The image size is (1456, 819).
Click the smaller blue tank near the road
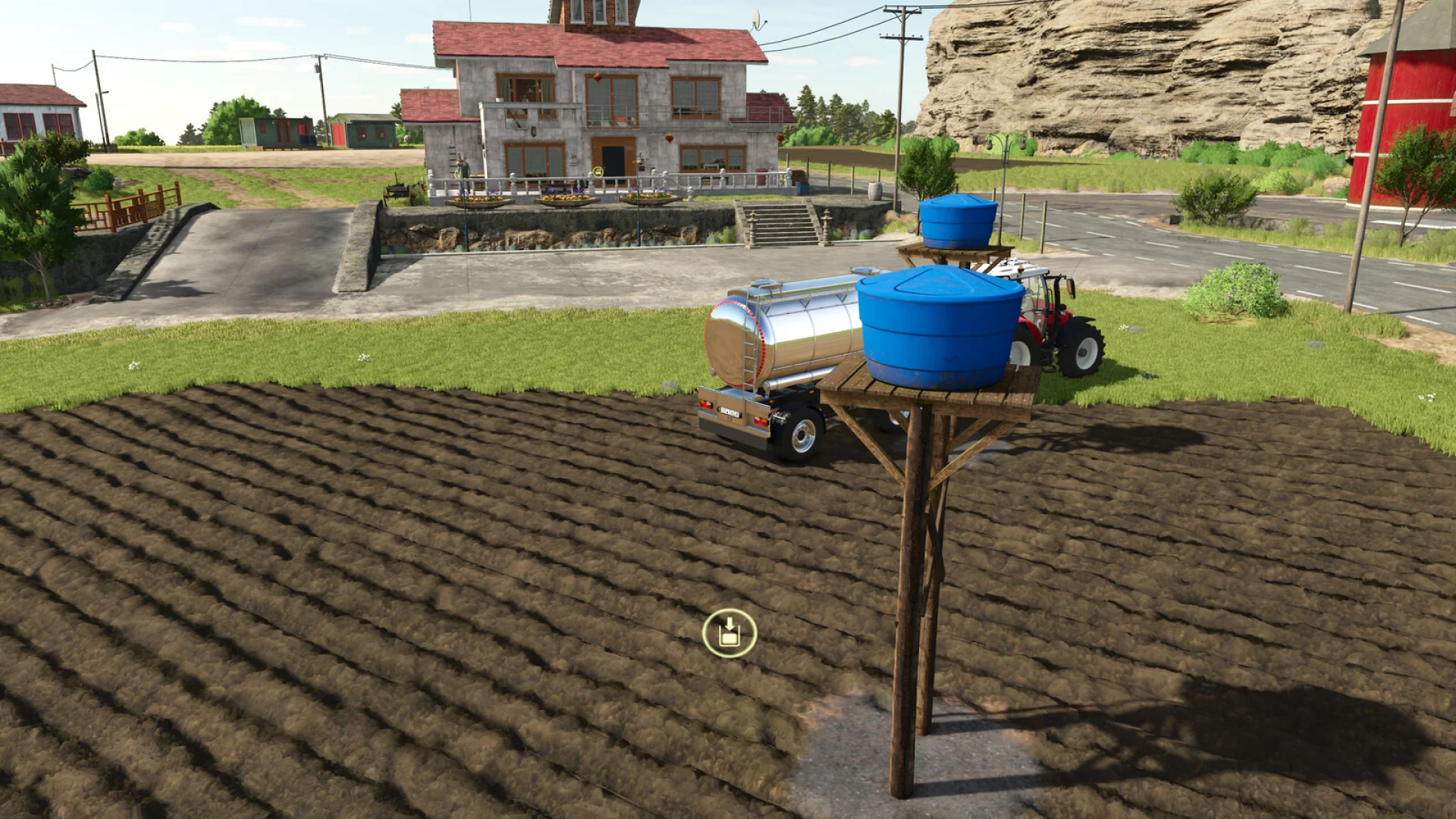[957, 222]
